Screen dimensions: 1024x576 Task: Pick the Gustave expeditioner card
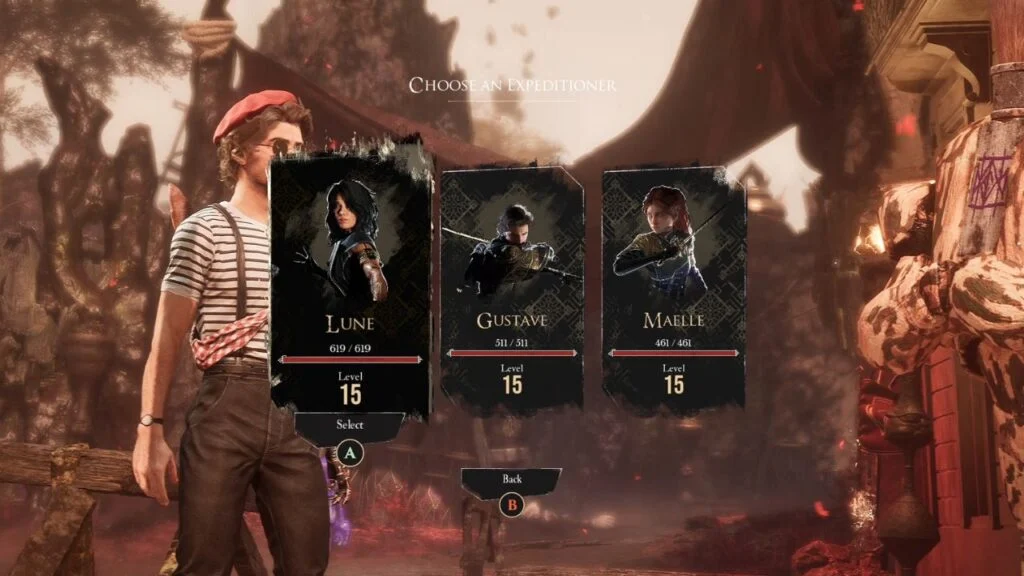click(512, 290)
